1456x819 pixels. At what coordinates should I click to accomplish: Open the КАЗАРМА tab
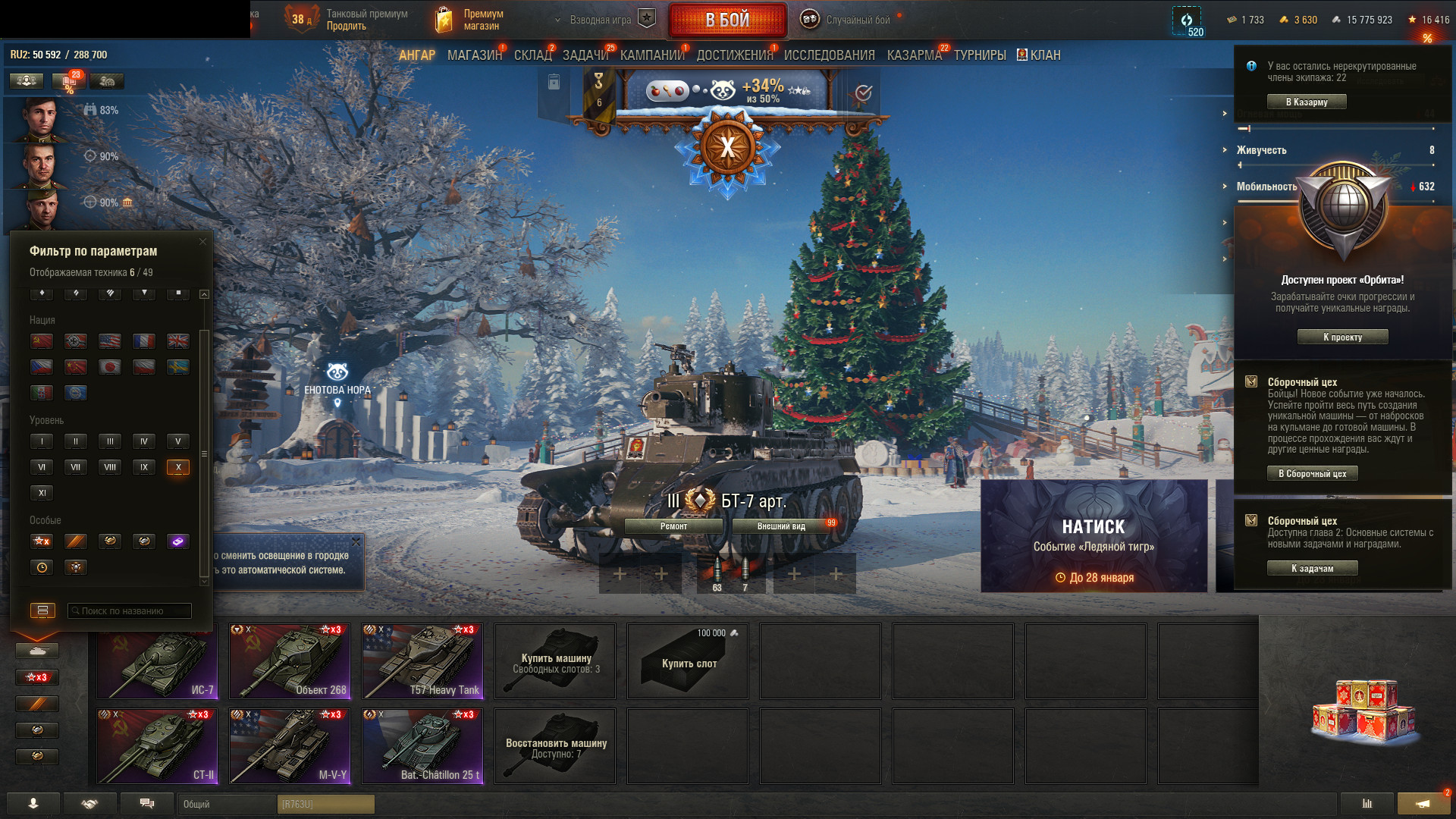pyautogui.click(x=914, y=55)
